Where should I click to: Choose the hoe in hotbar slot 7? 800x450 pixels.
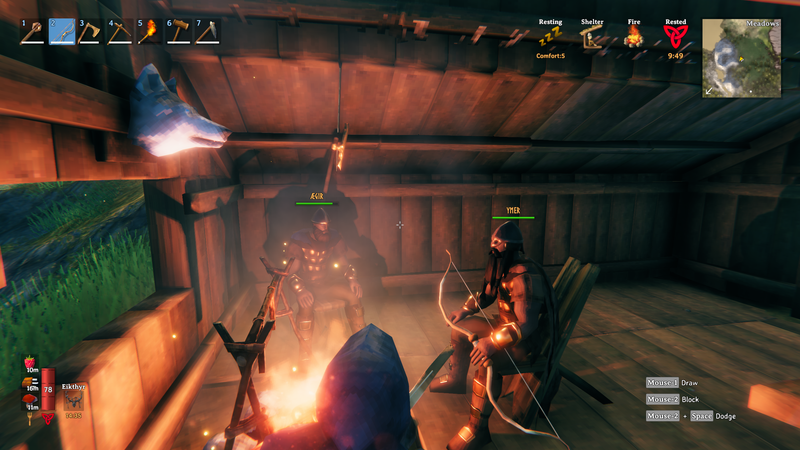(x=207, y=32)
